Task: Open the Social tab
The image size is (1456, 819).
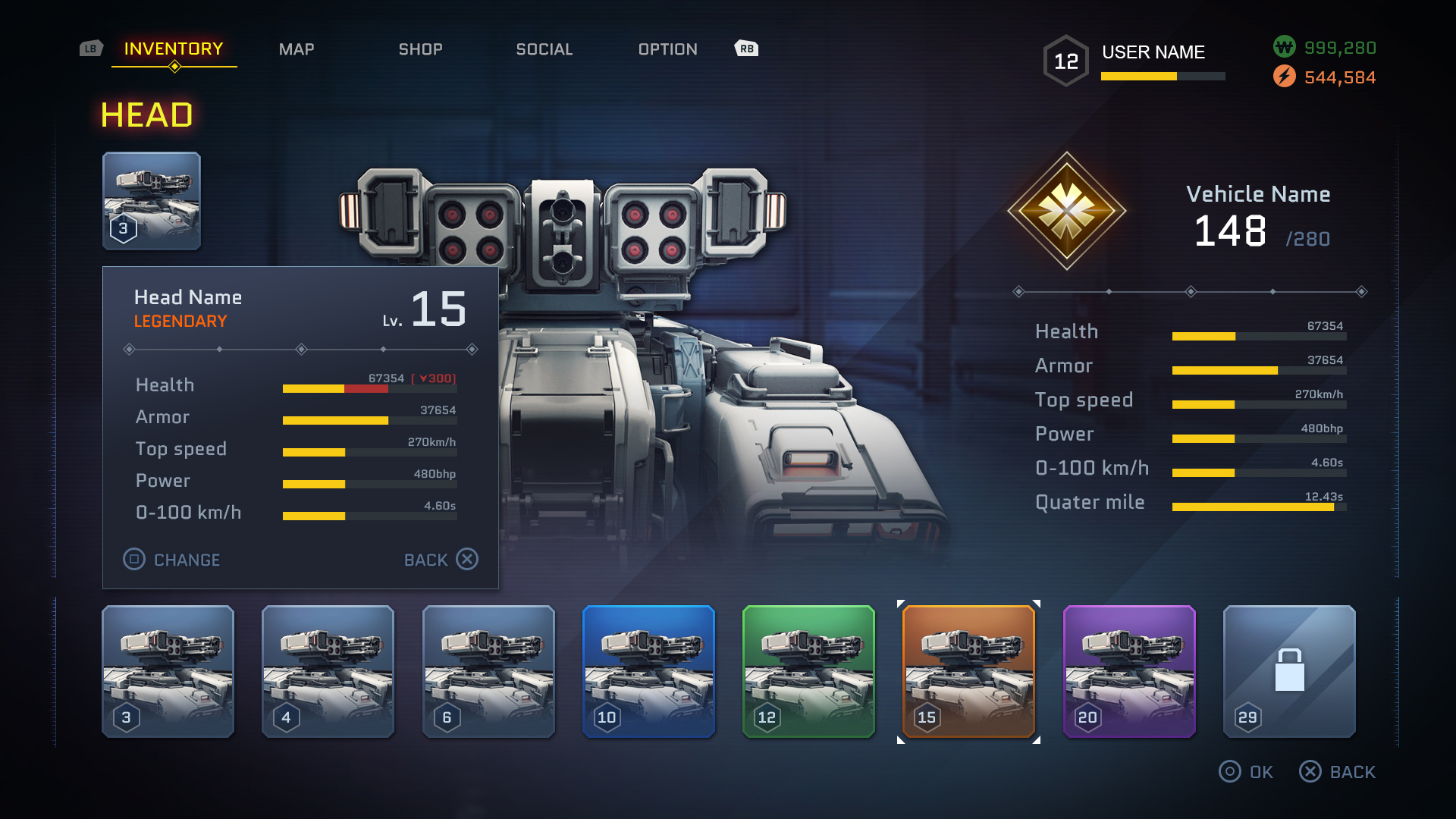Action: click(544, 49)
